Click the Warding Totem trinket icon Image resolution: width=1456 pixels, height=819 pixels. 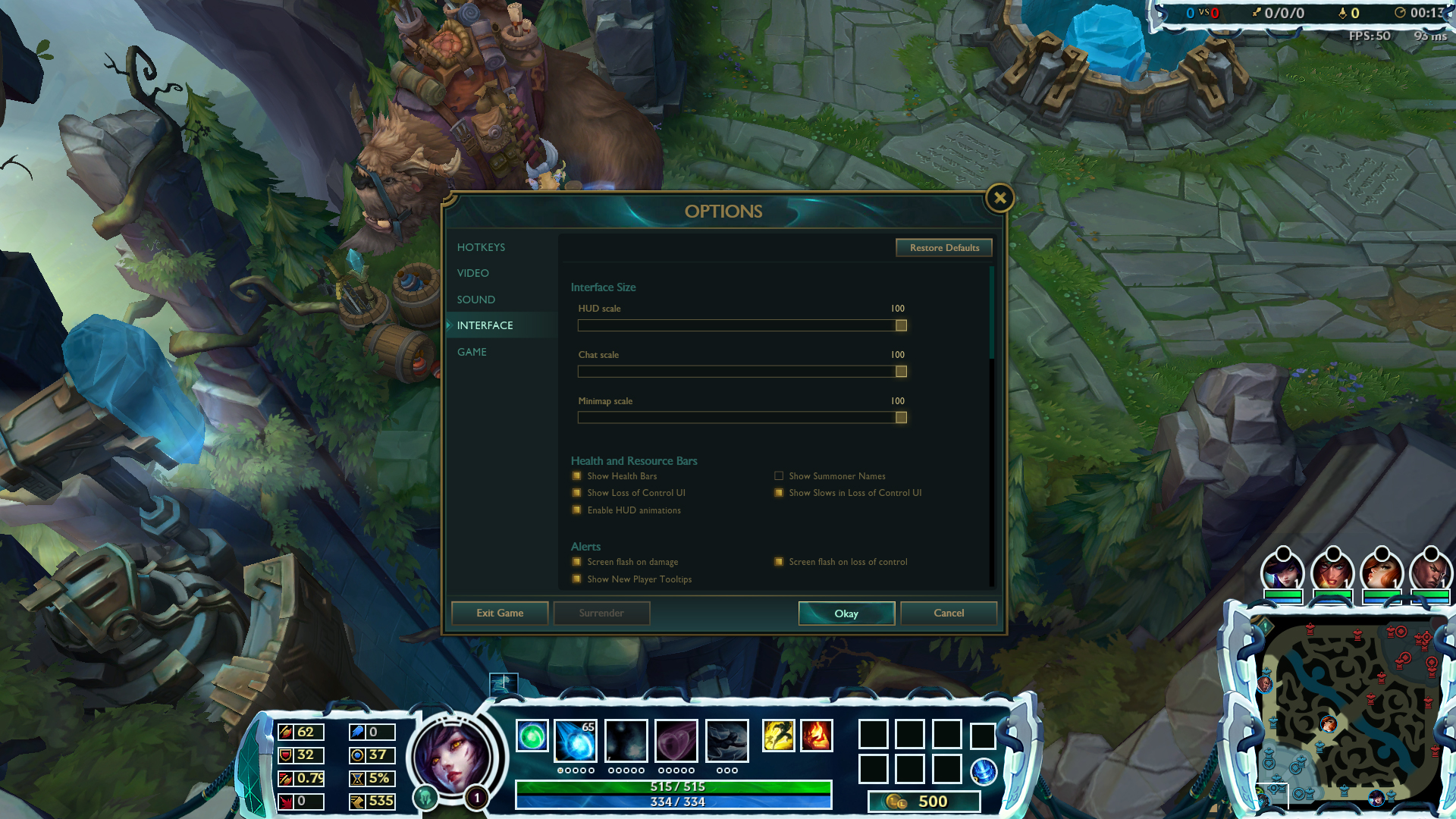985,773
